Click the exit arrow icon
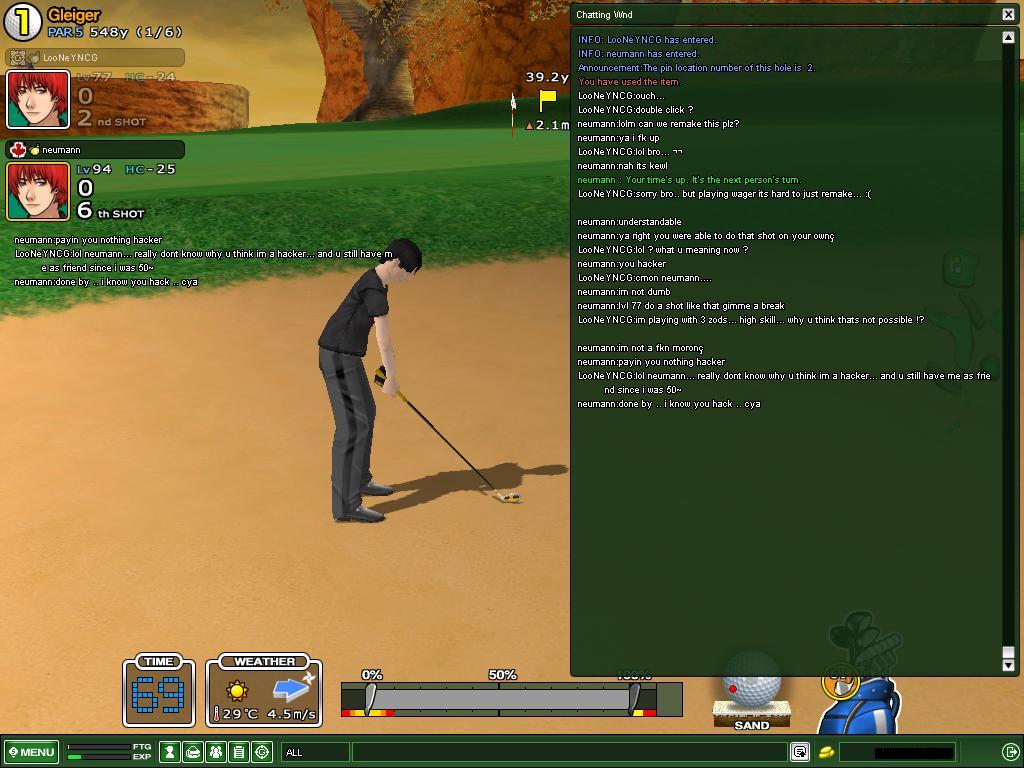 tap(1010, 752)
